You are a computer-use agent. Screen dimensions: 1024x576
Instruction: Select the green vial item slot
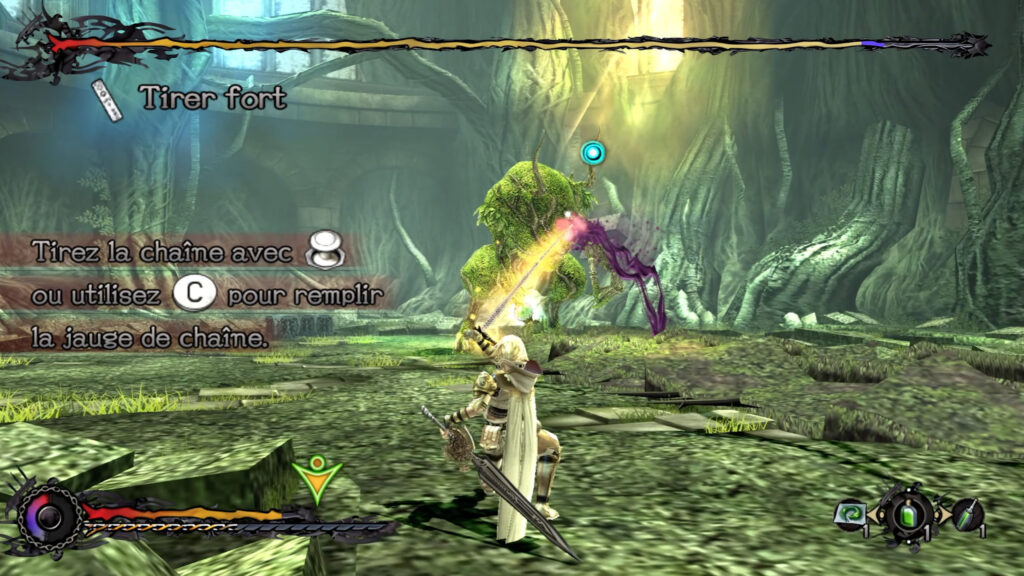point(966,515)
